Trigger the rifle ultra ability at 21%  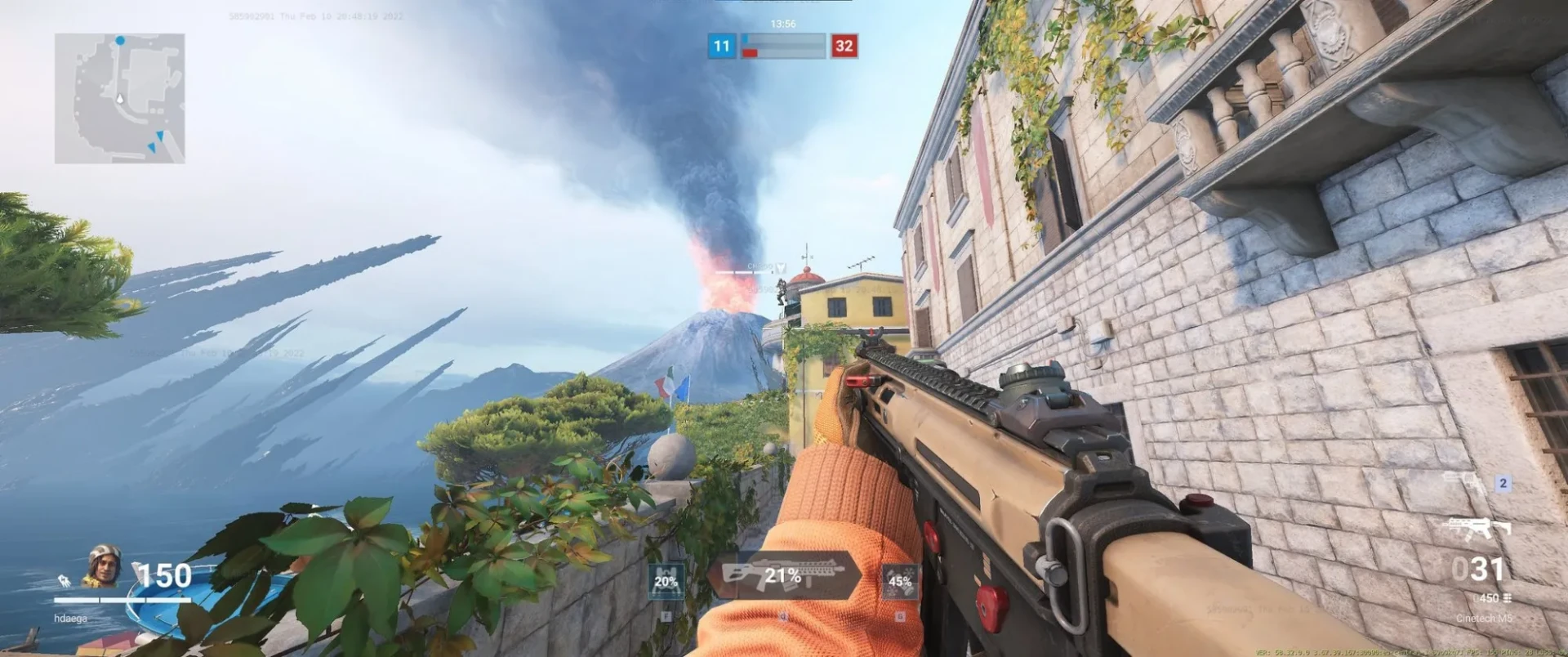pos(782,575)
